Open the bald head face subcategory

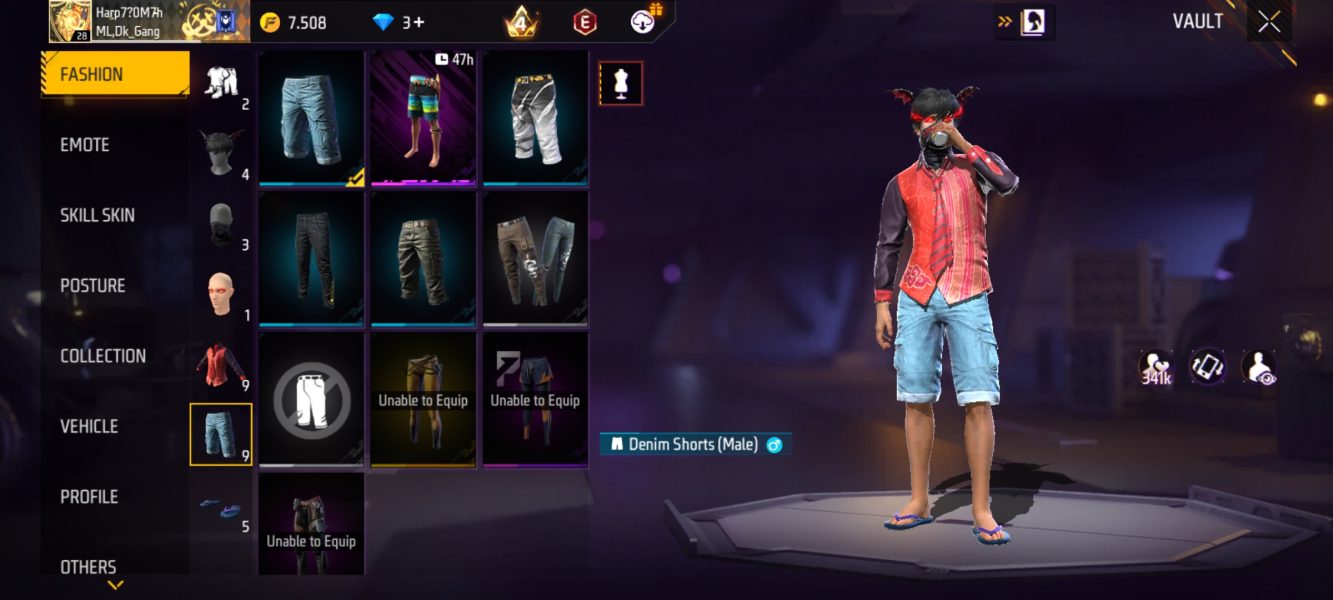[x=220, y=295]
